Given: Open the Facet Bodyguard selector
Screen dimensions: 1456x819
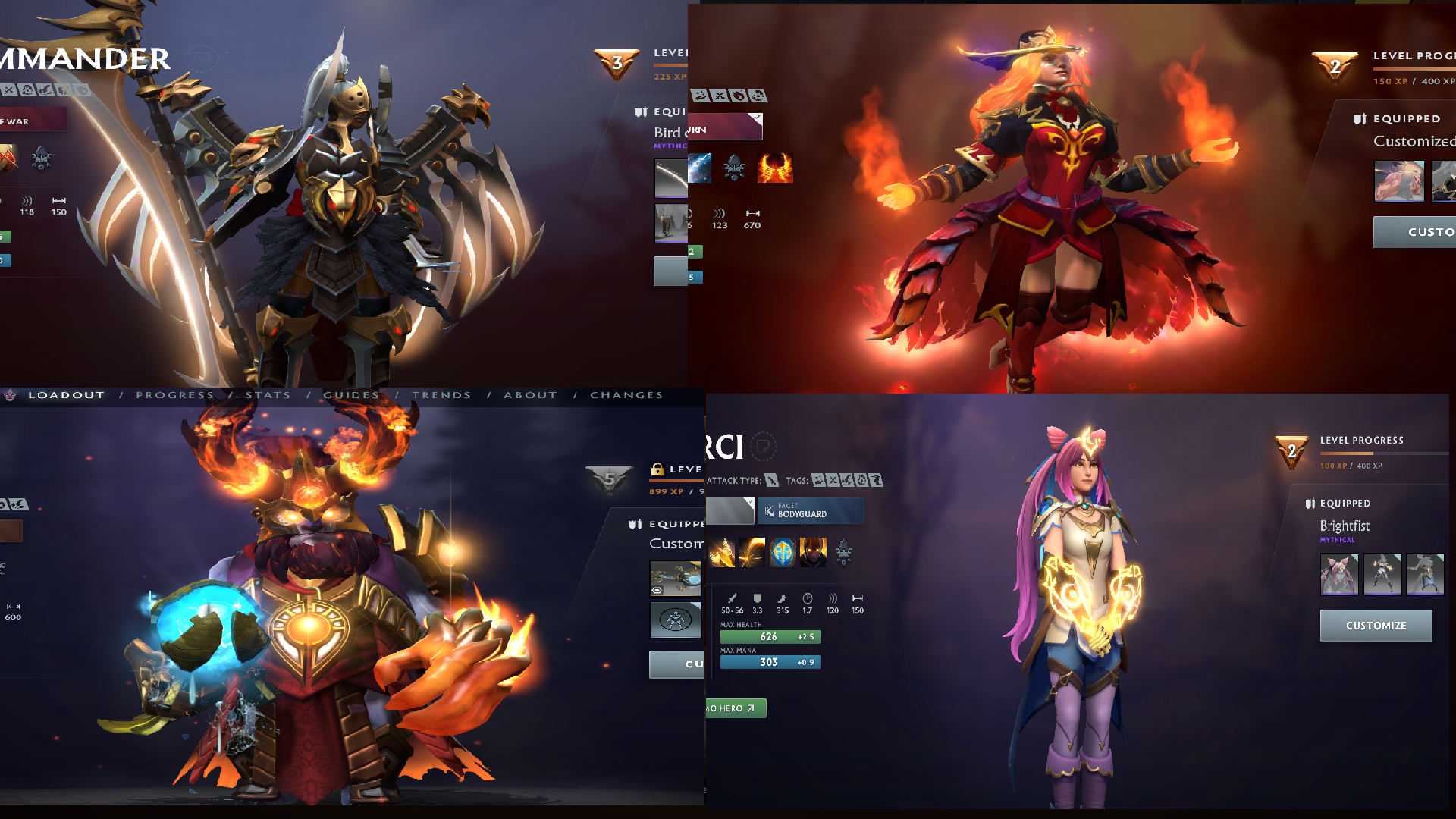Looking at the screenshot, I should [x=811, y=510].
